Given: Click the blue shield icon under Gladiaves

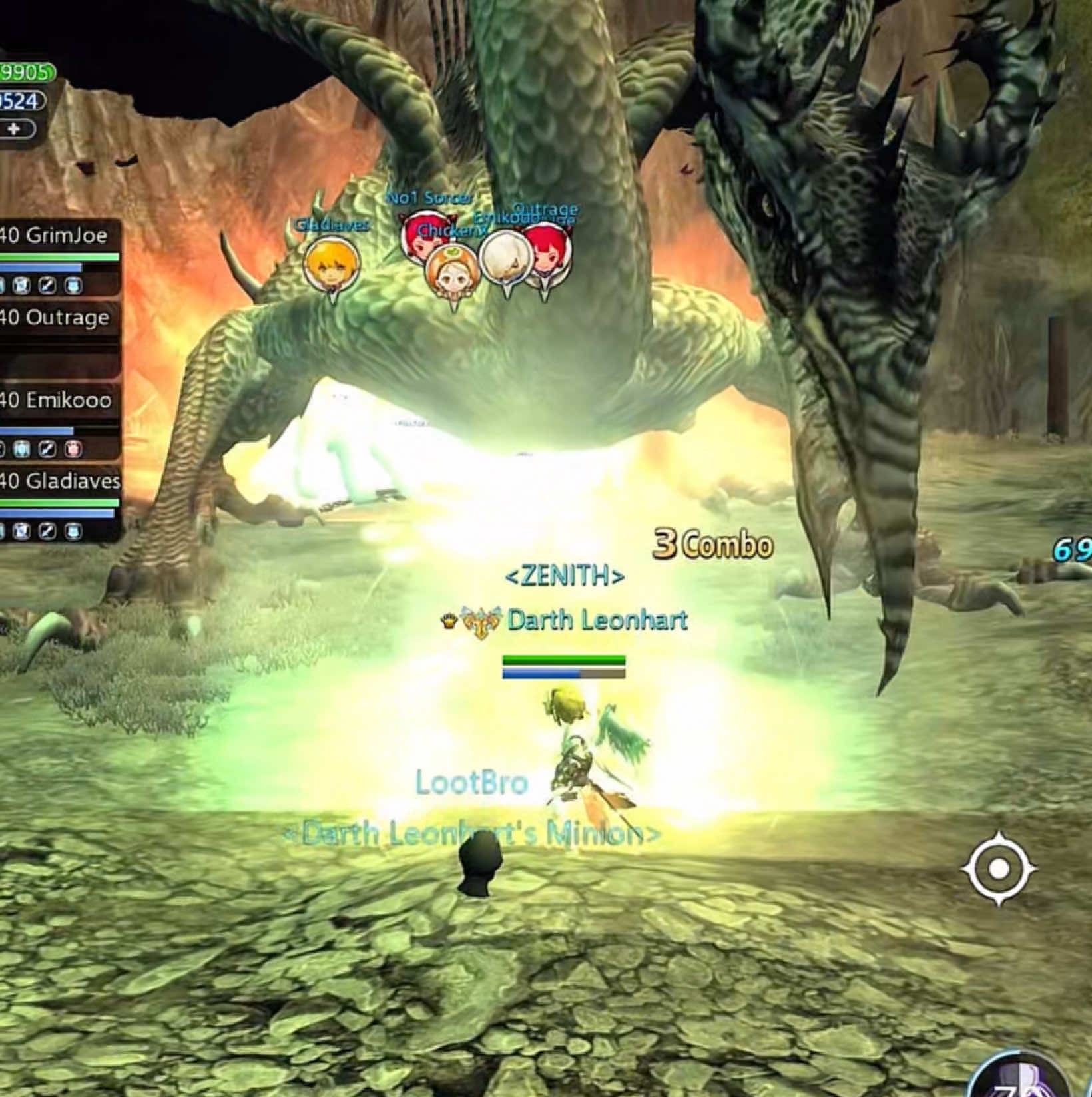Looking at the screenshot, I should (x=73, y=532).
